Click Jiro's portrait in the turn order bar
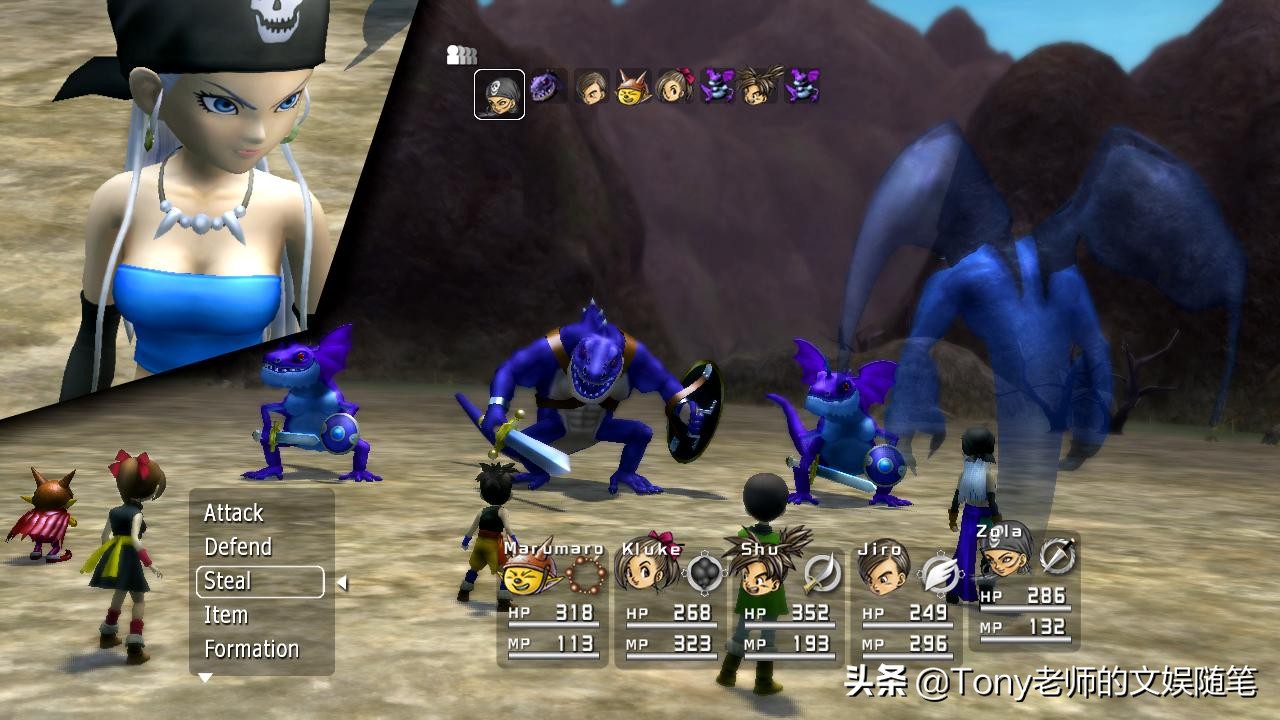The image size is (1280, 720). pyautogui.click(x=589, y=86)
